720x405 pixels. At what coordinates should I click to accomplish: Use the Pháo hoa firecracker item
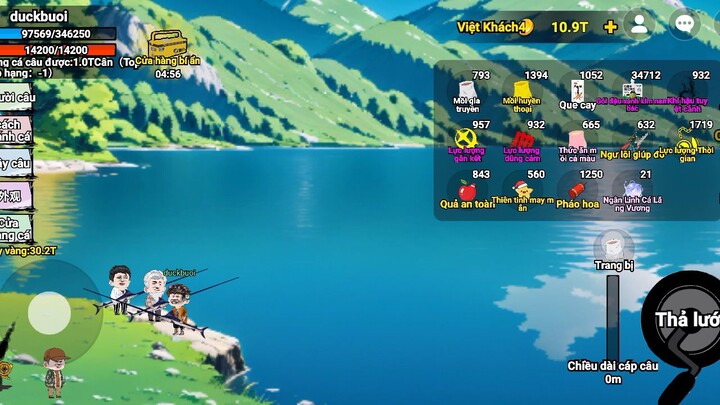coord(577,189)
